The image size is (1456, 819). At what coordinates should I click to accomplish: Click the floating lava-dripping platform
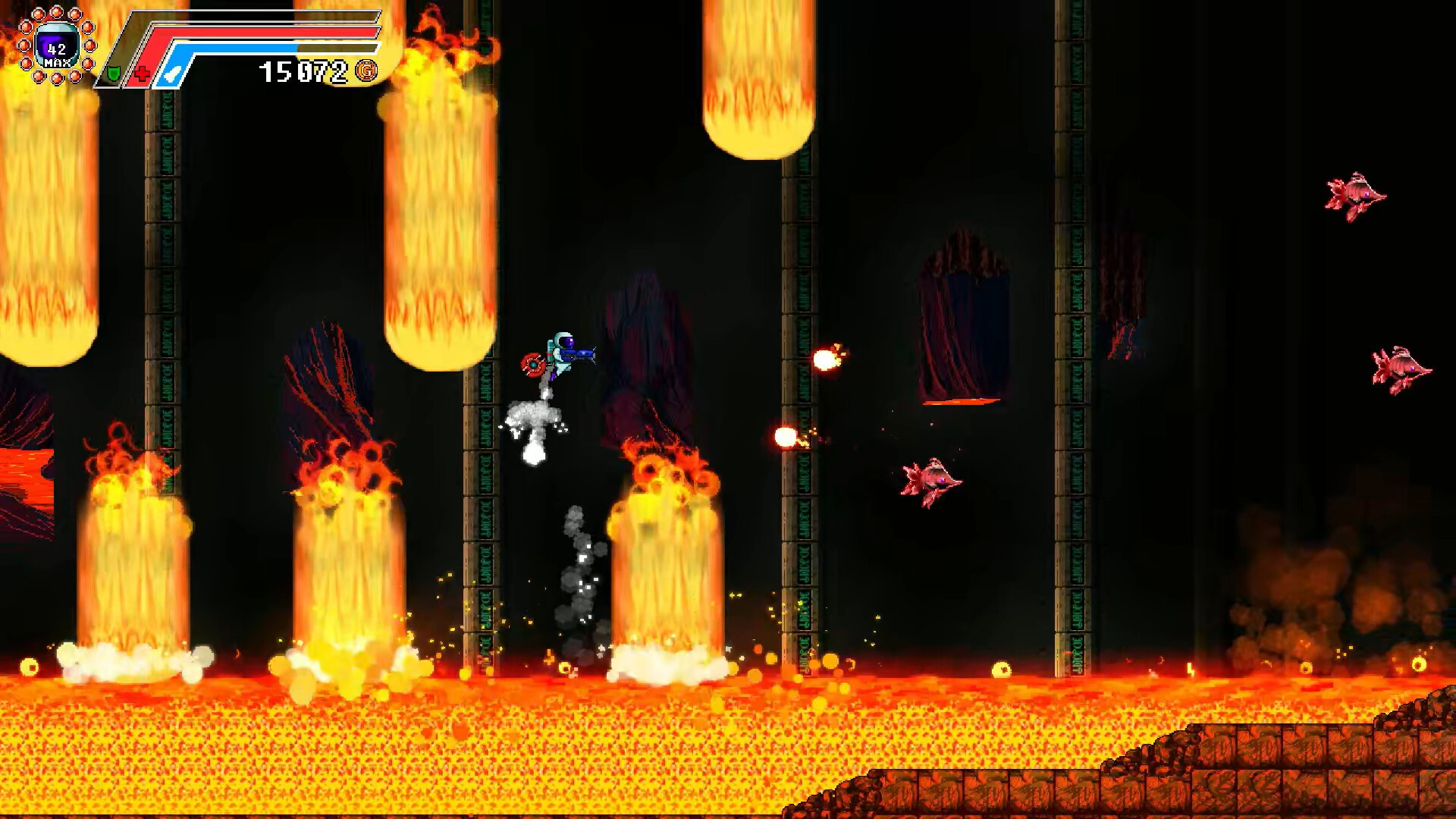coord(957,402)
